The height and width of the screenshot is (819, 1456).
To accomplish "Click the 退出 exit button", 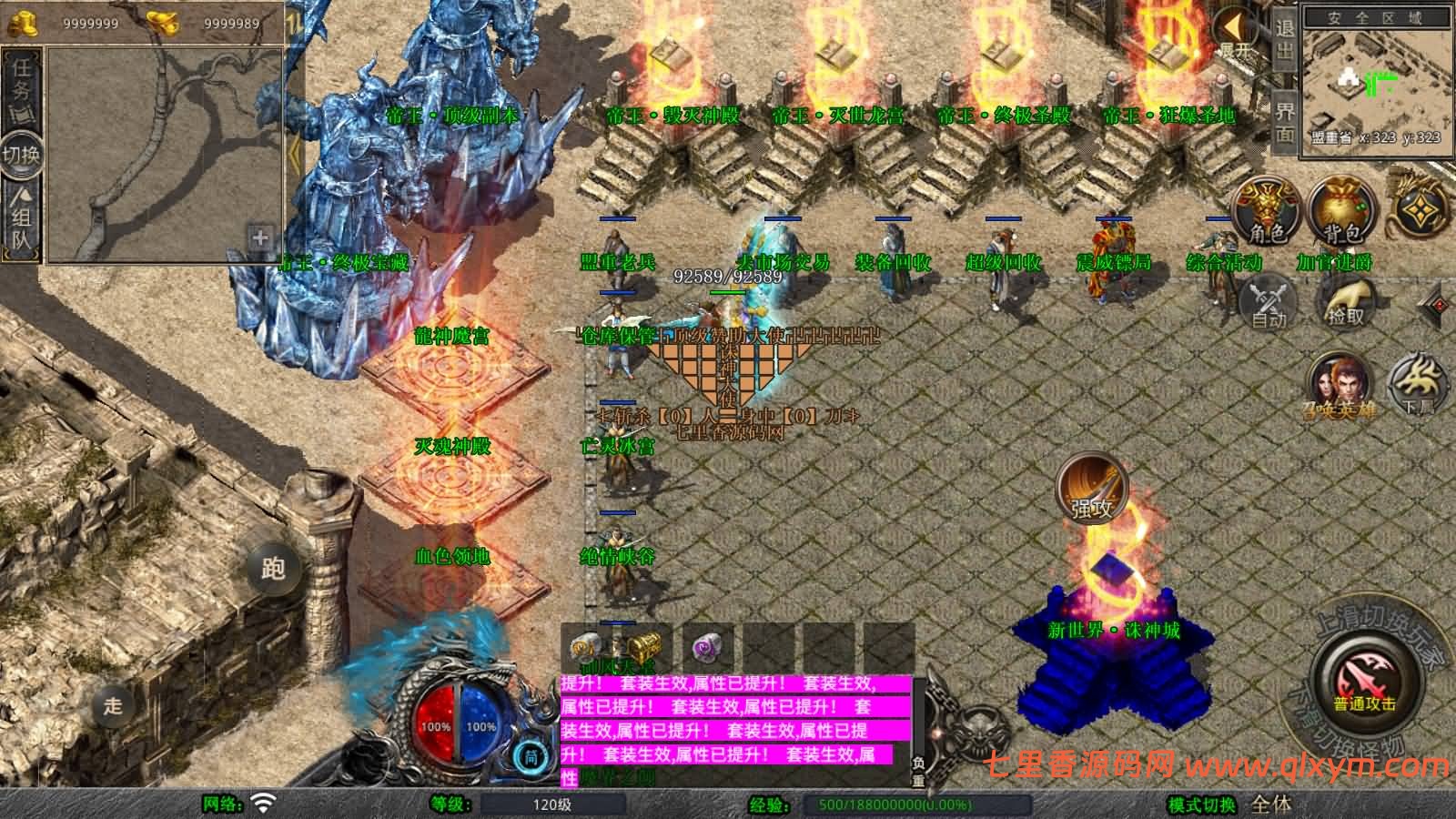I will [1284, 41].
